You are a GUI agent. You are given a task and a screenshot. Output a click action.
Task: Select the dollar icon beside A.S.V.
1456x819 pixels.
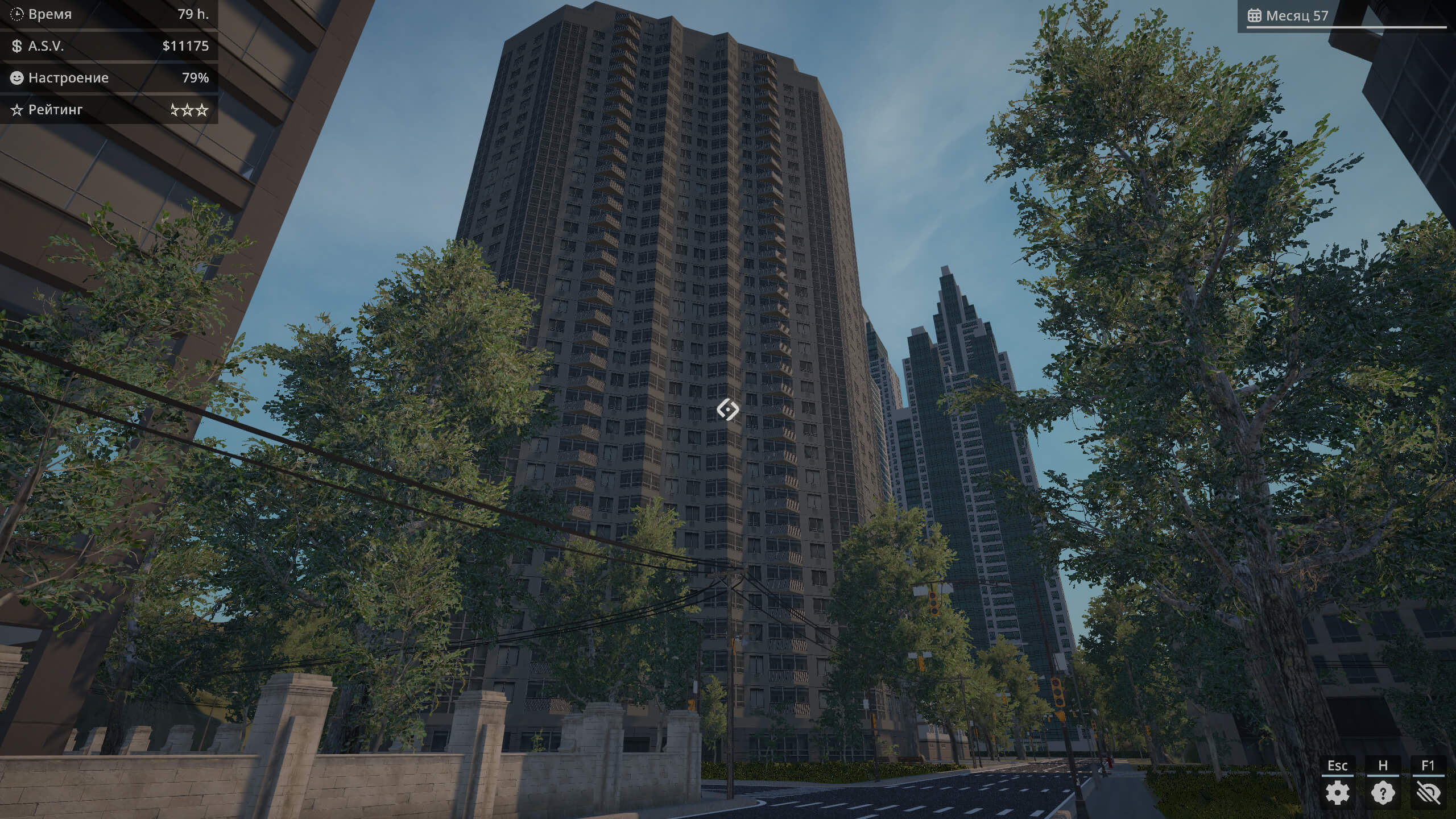[16, 45]
